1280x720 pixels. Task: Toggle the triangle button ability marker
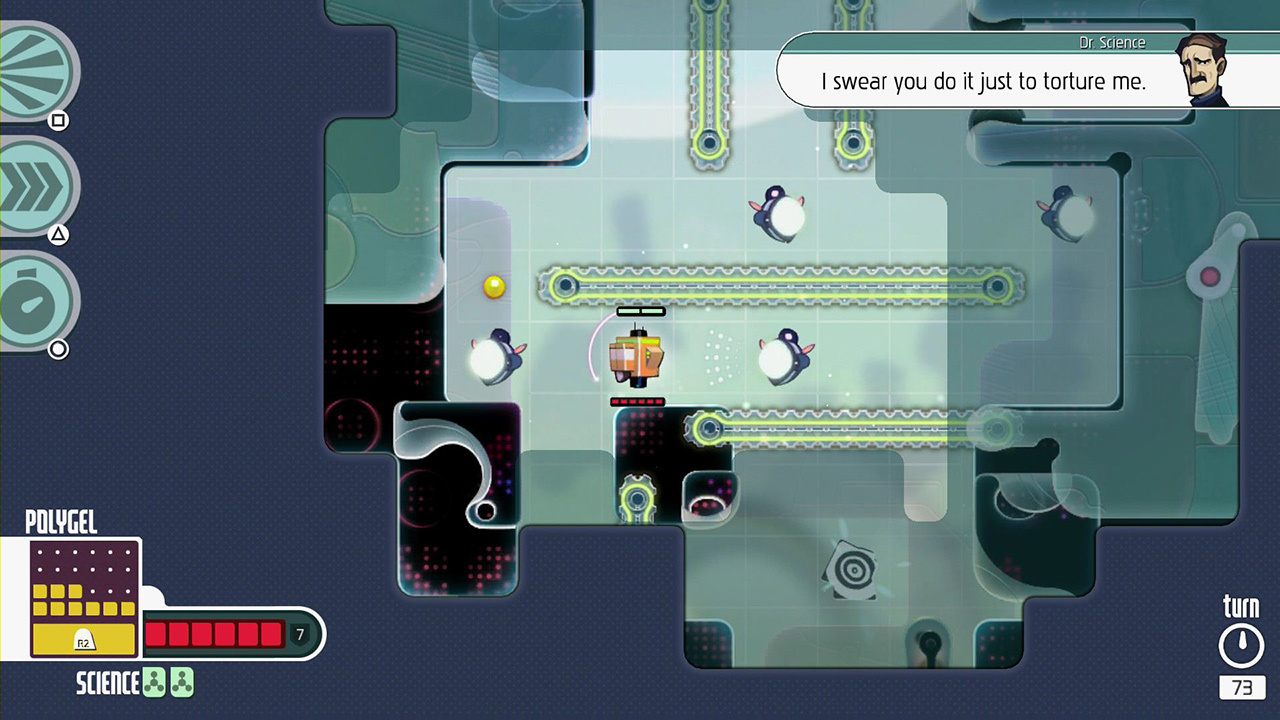[x=57, y=233]
